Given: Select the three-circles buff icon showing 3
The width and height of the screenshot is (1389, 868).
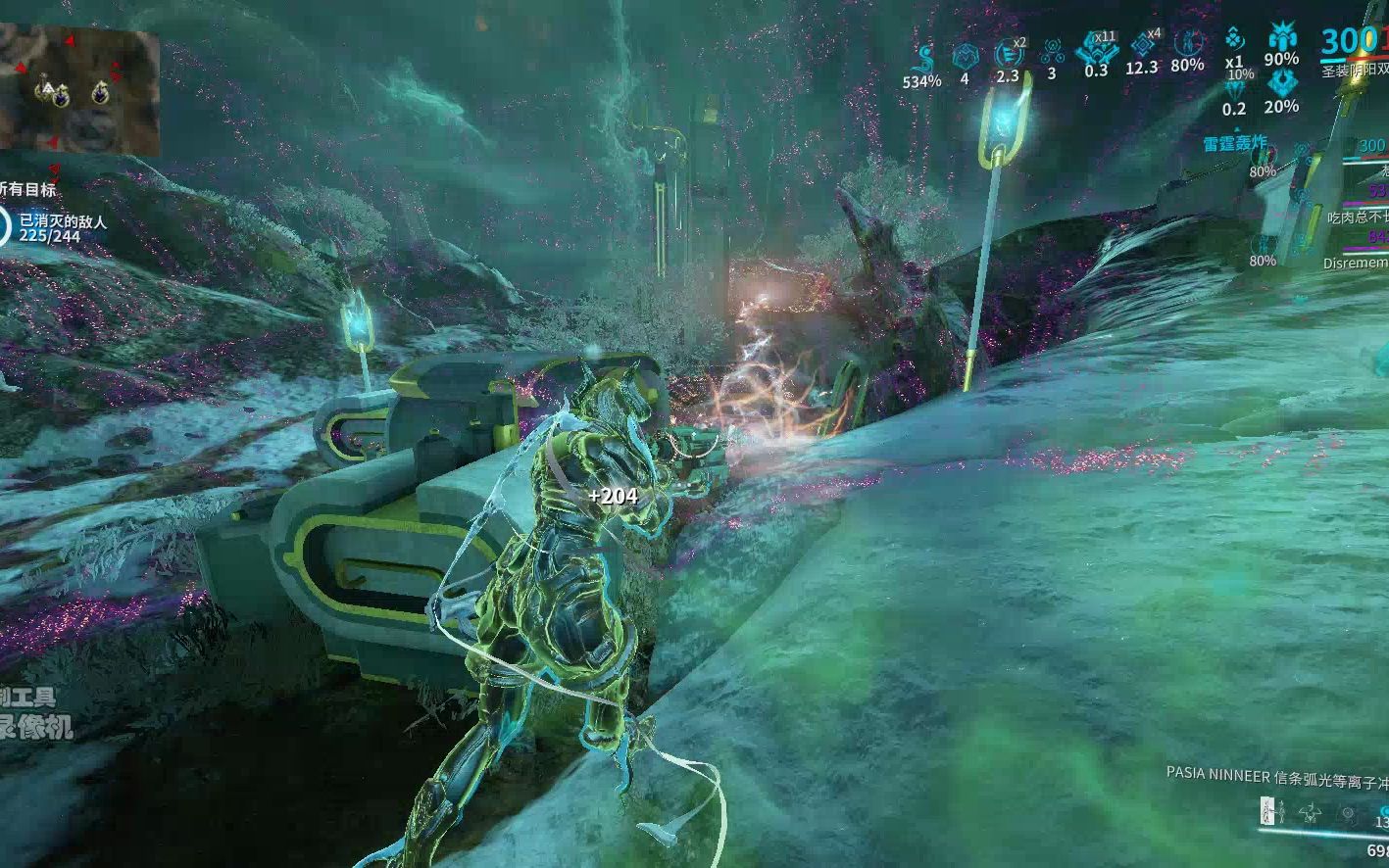Looking at the screenshot, I should point(1052,52).
